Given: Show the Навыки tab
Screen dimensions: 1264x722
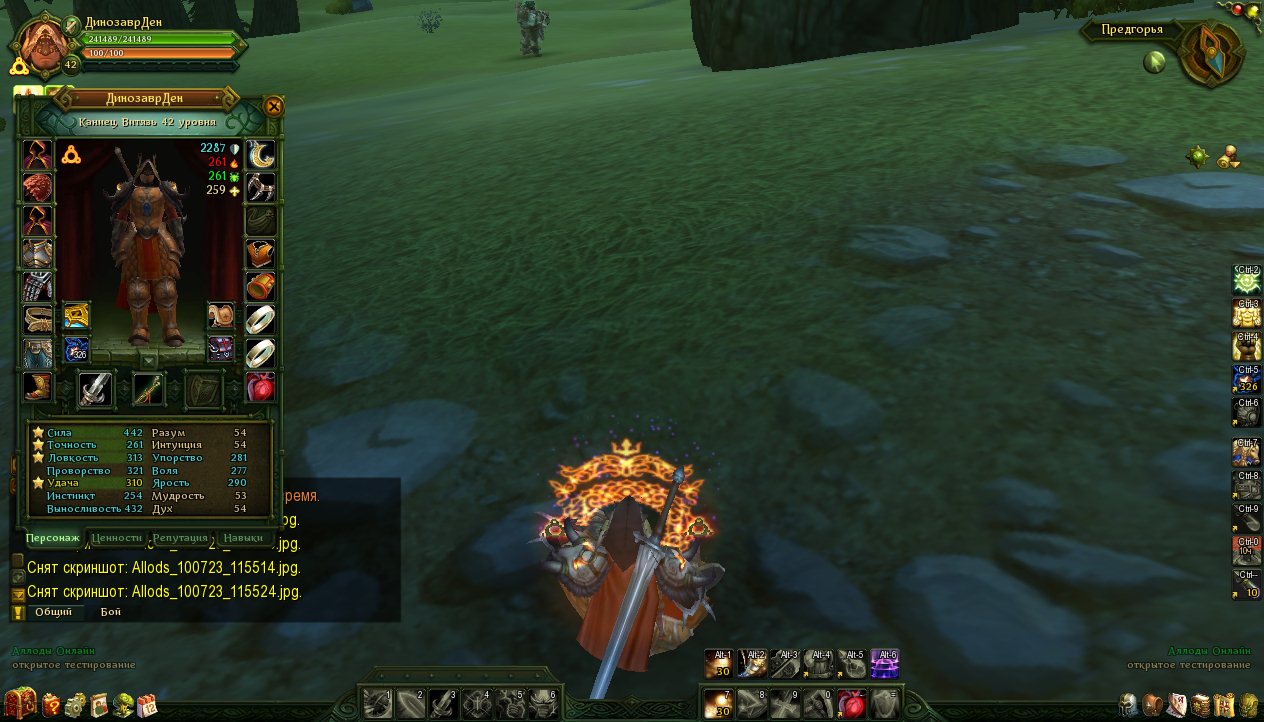Looking at the screenshot, I should click(x=243, y=538).
